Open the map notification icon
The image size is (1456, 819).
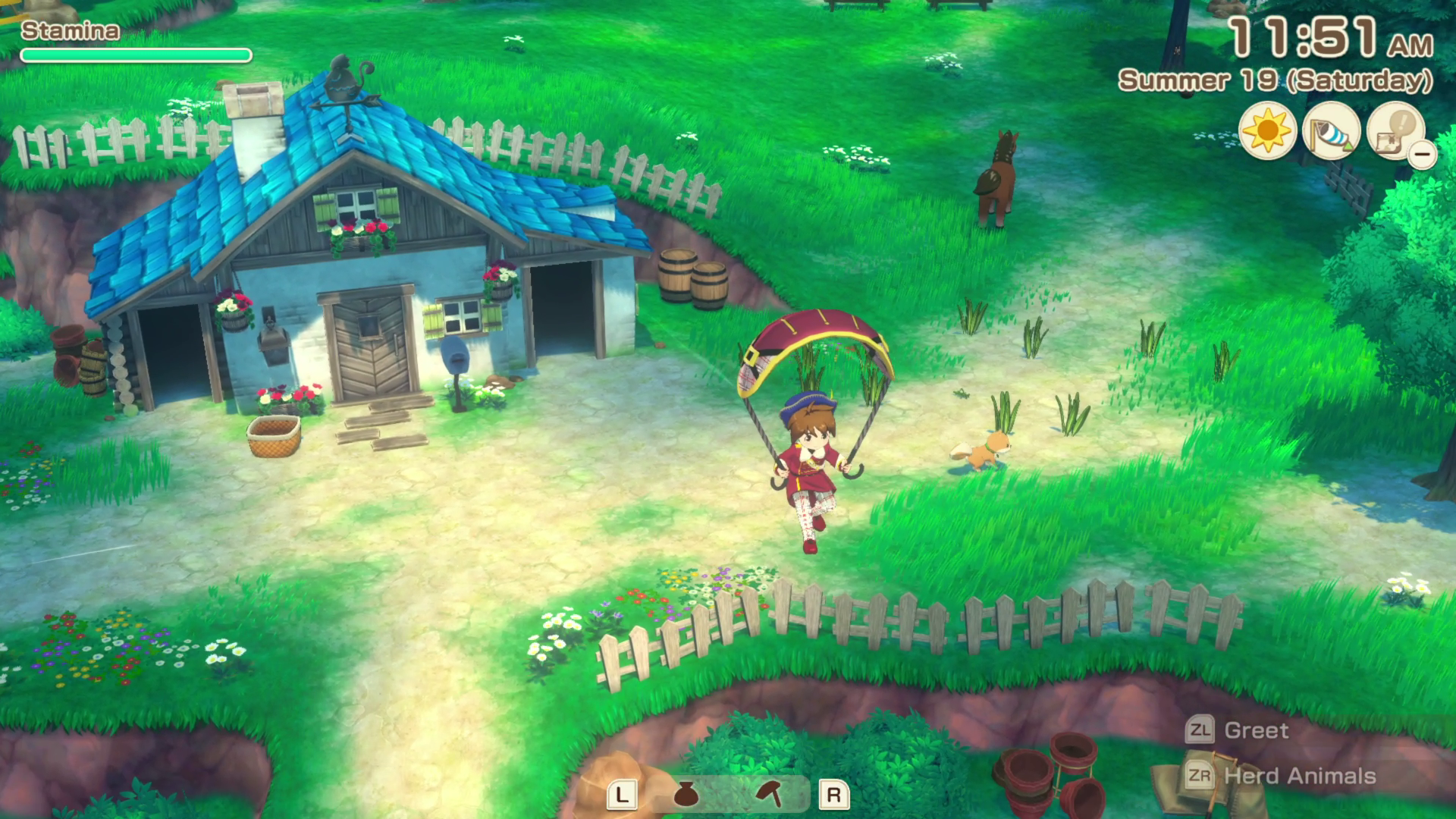1394,132
